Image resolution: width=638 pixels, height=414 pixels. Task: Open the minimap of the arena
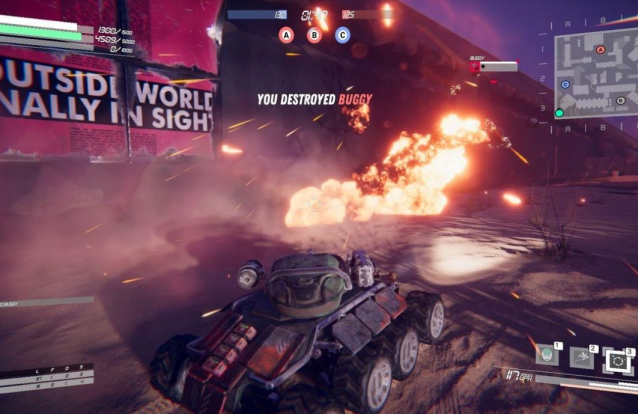tap(596, 73)
